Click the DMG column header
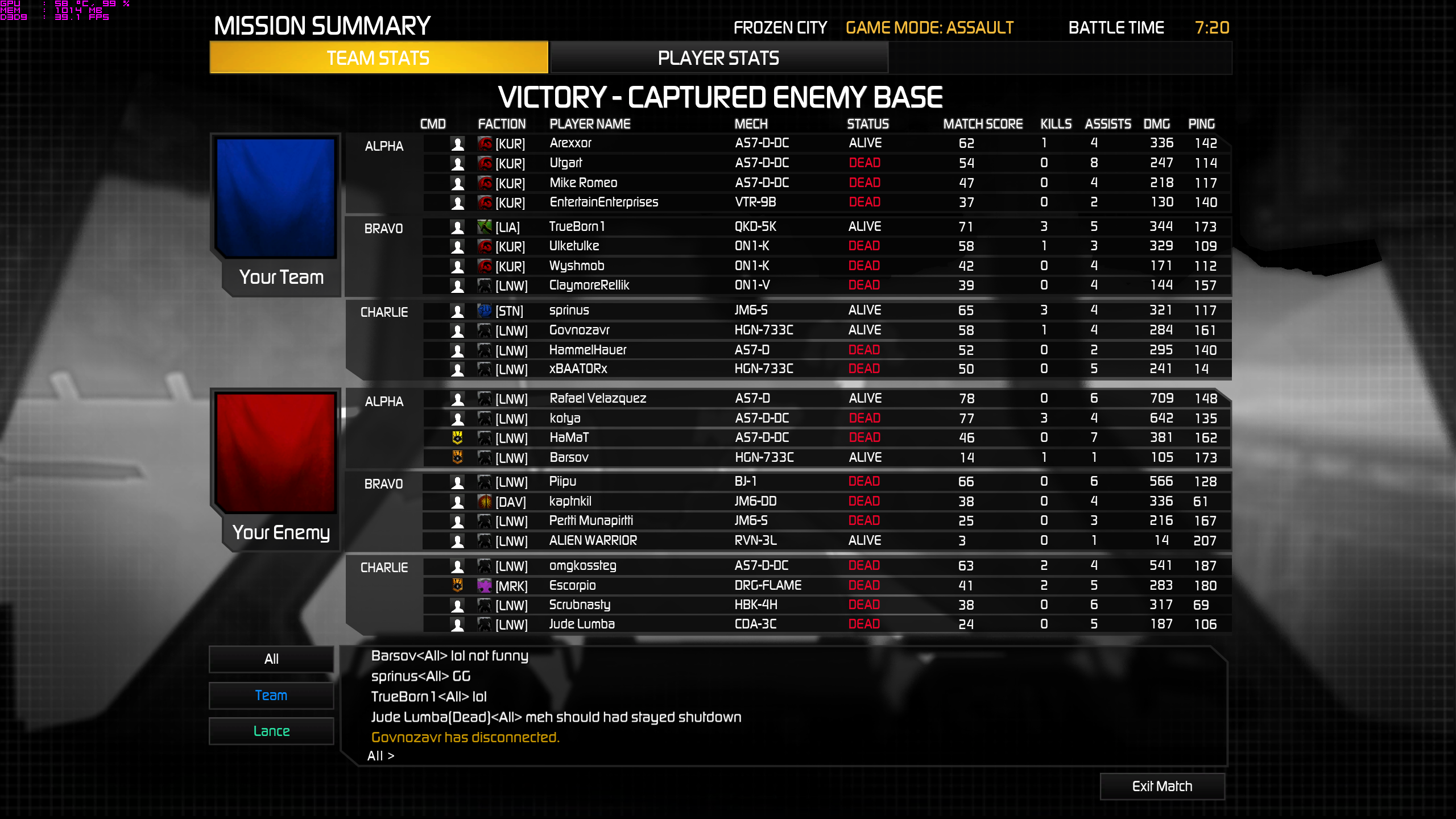Viewport: 1456px width, 819px height. click(1156, 124)
